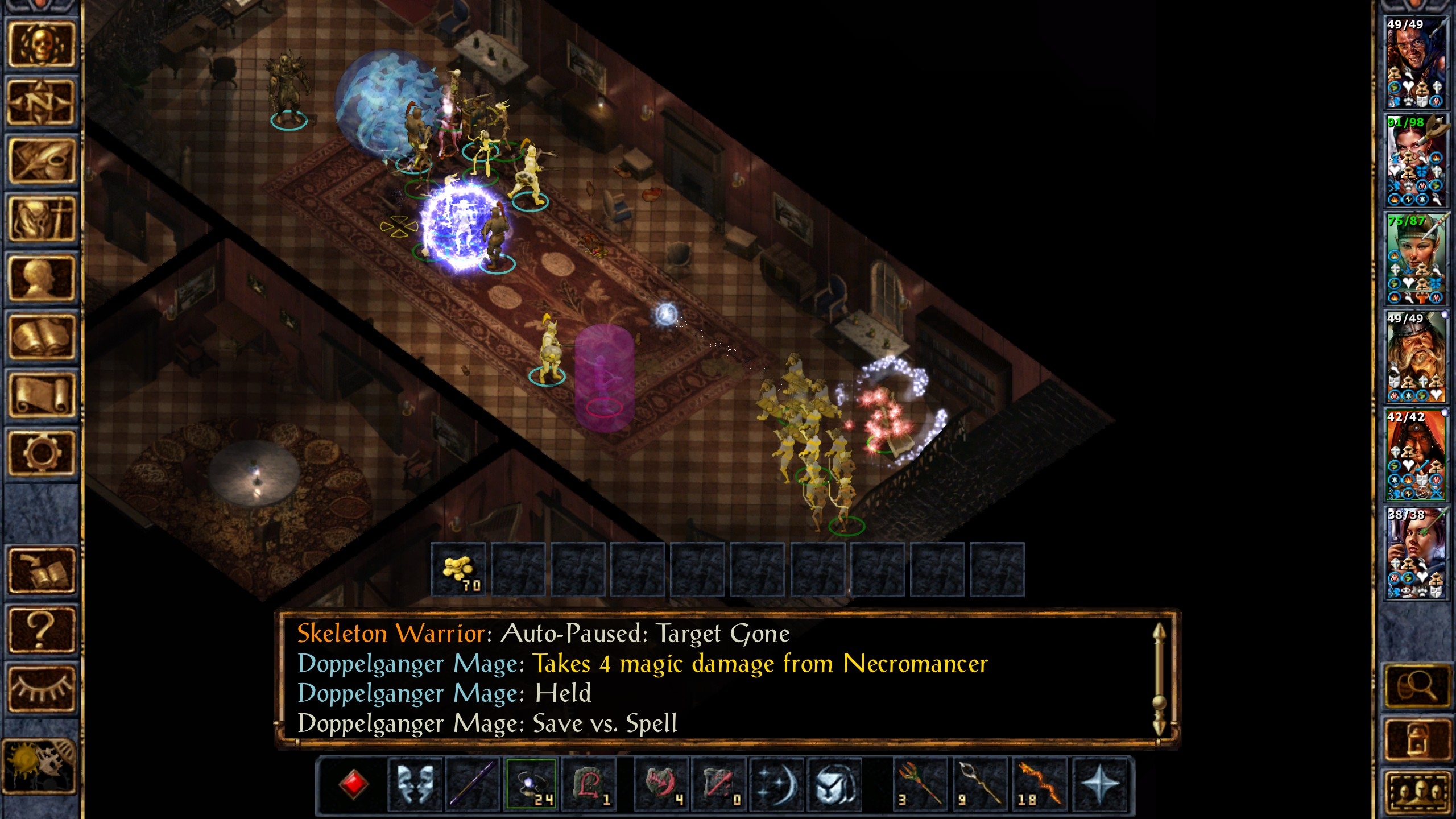Select the red-hooded mage portrait
Viewport: 1456px width, 819px height.
[1415, 455]
